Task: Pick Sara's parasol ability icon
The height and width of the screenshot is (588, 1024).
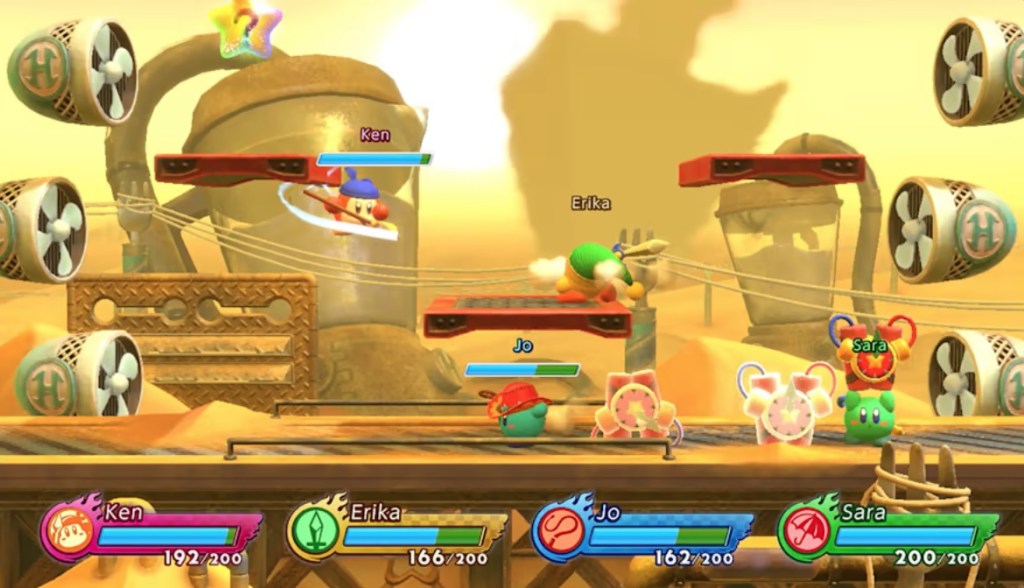Action: (803, 531)
